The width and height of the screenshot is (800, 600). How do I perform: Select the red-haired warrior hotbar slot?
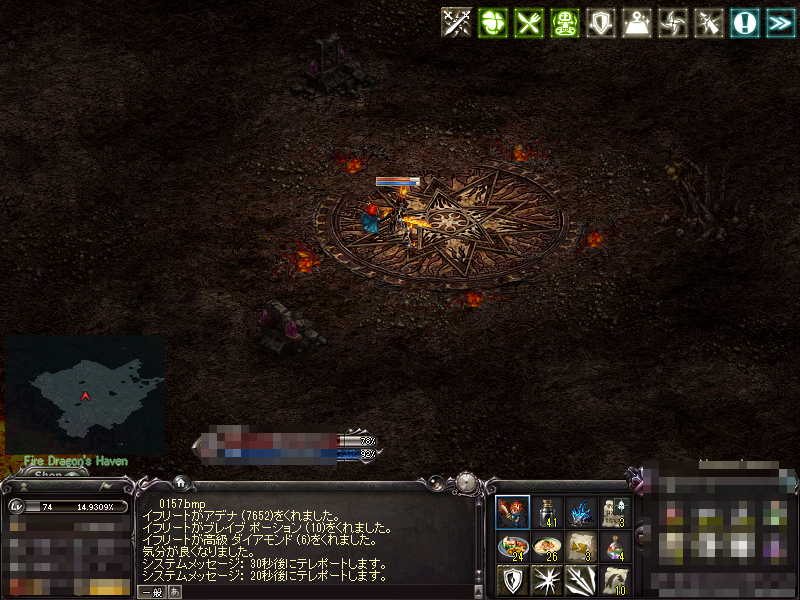[x=512, y=512]
